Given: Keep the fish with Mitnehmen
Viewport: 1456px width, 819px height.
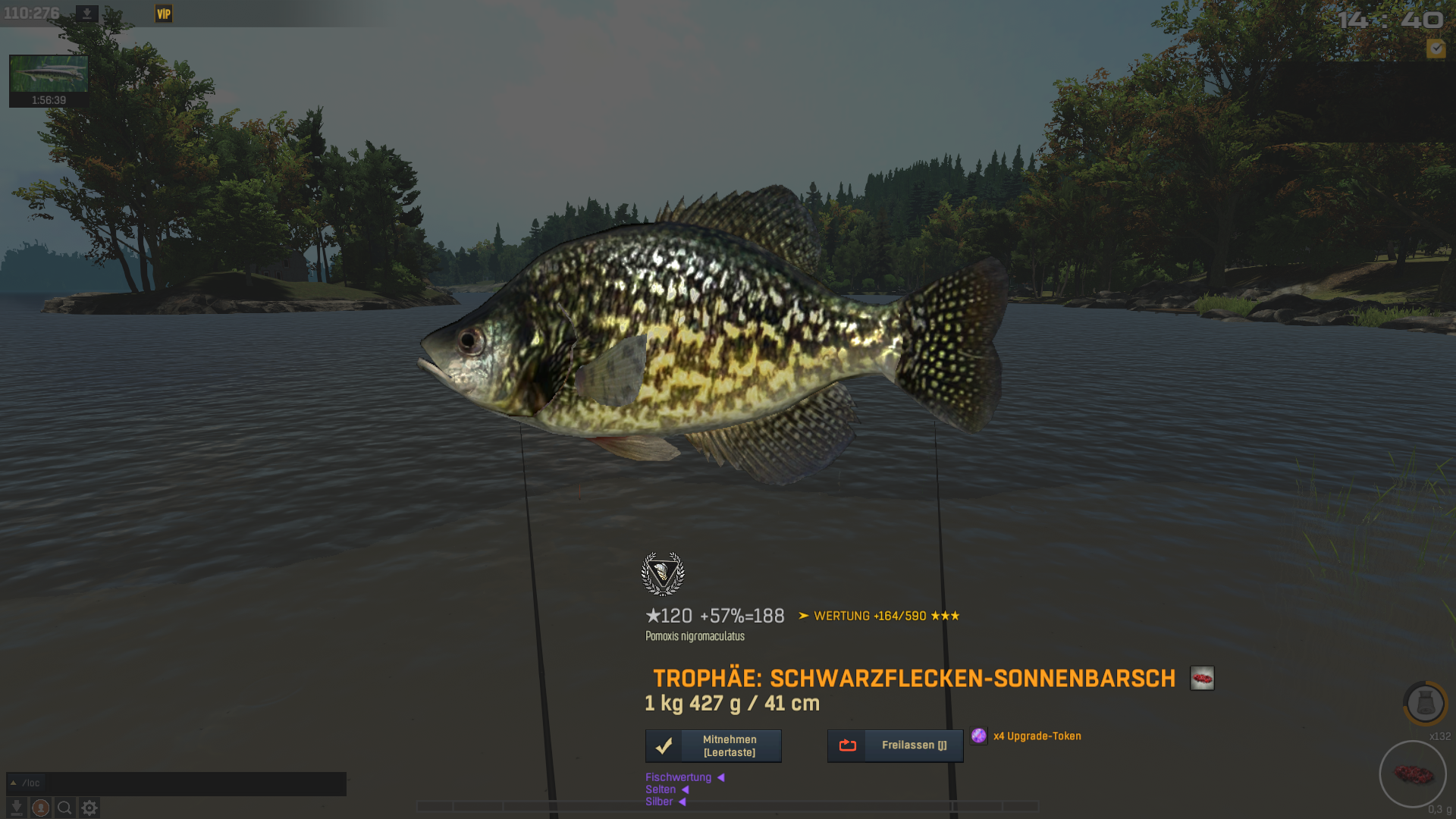Looking at the screenshot, I should 713,745.
